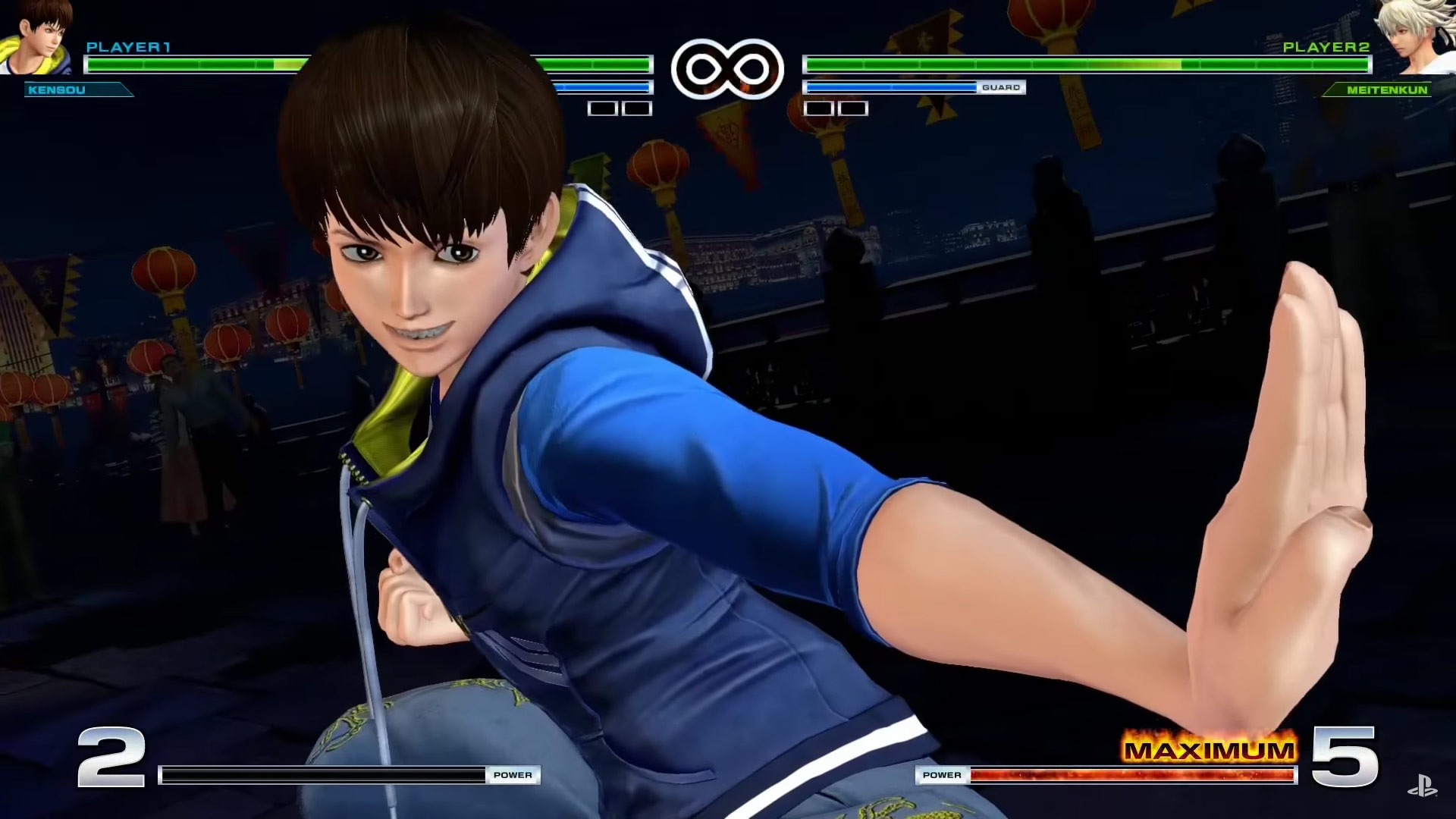Switch to the PLAYER2 label
This screenshot has width=1456, height=819.
click(x=1329, y=45)
